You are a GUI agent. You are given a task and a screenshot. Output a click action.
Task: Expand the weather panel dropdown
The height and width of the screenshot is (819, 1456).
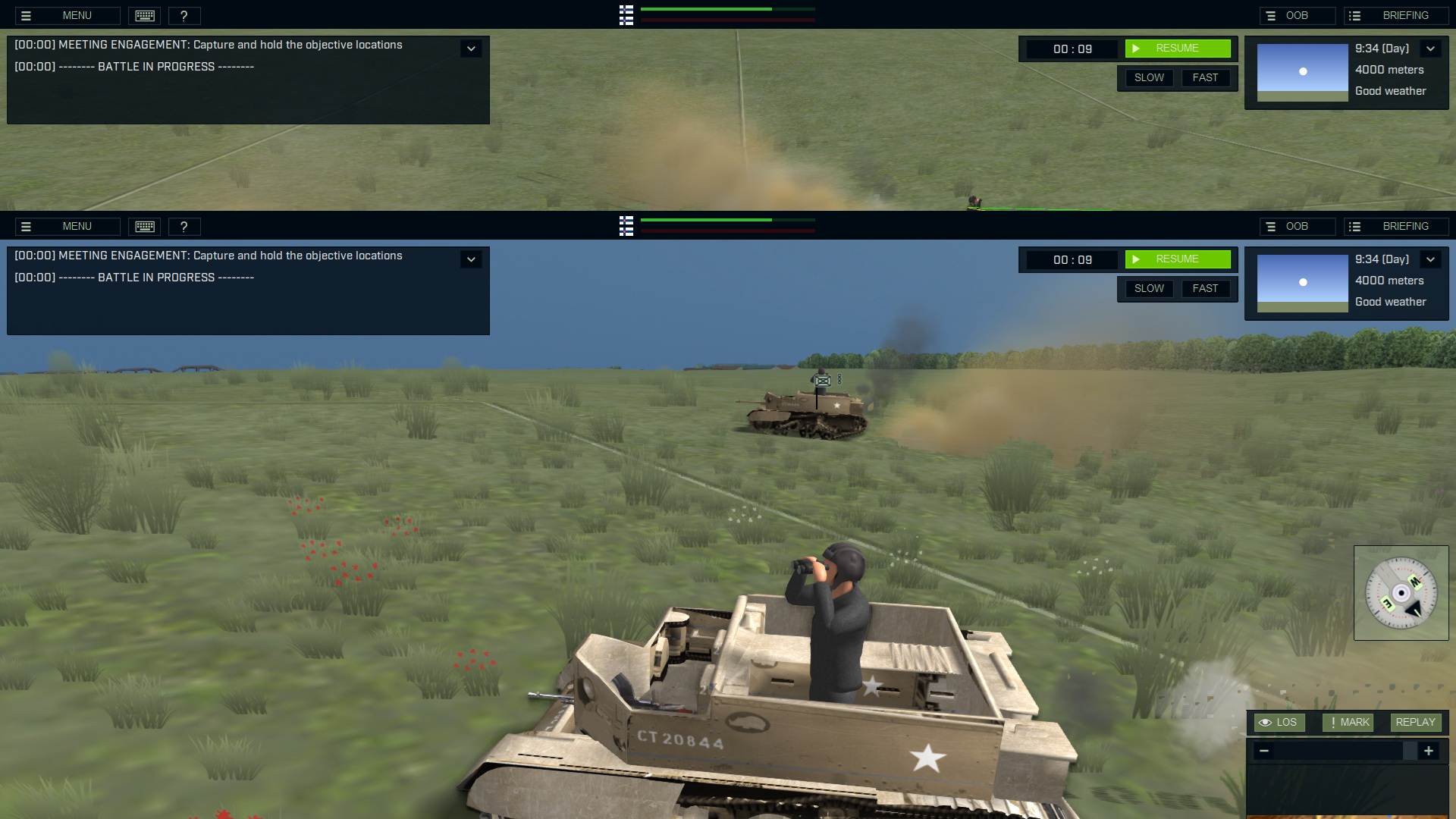coord(1430,48)
